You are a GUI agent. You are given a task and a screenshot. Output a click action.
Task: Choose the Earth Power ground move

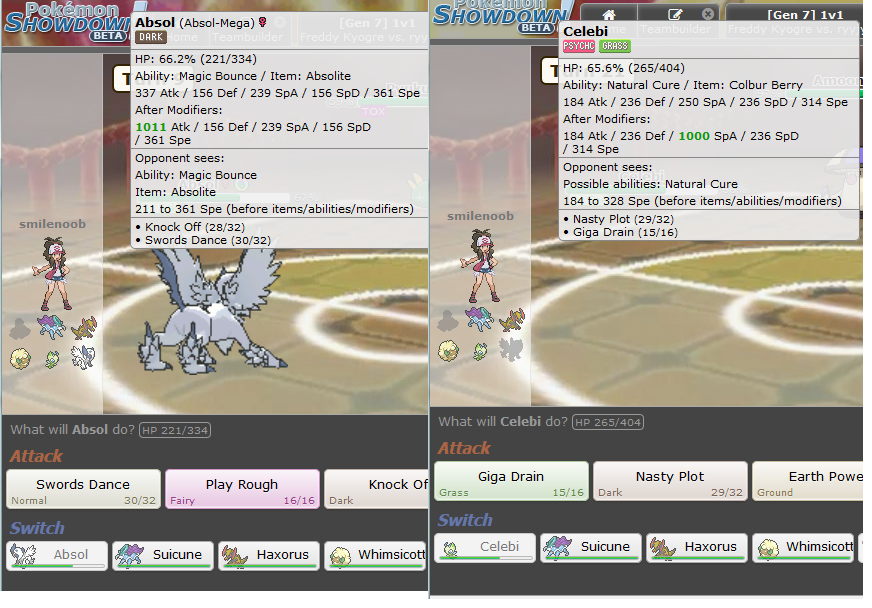pos(808,481)
